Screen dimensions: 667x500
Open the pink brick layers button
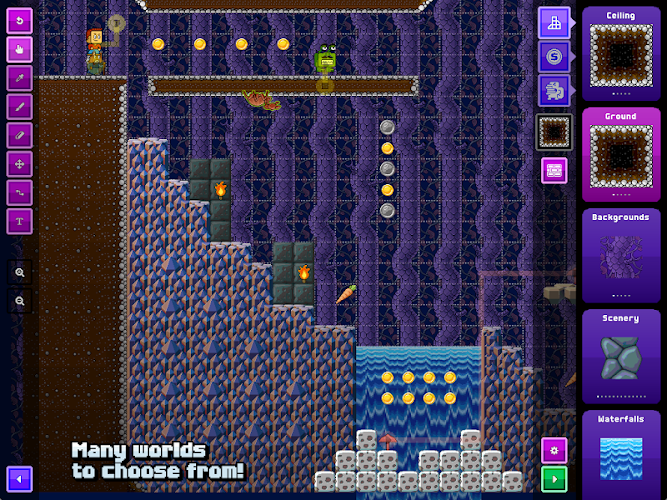click(x=554, y=170)
